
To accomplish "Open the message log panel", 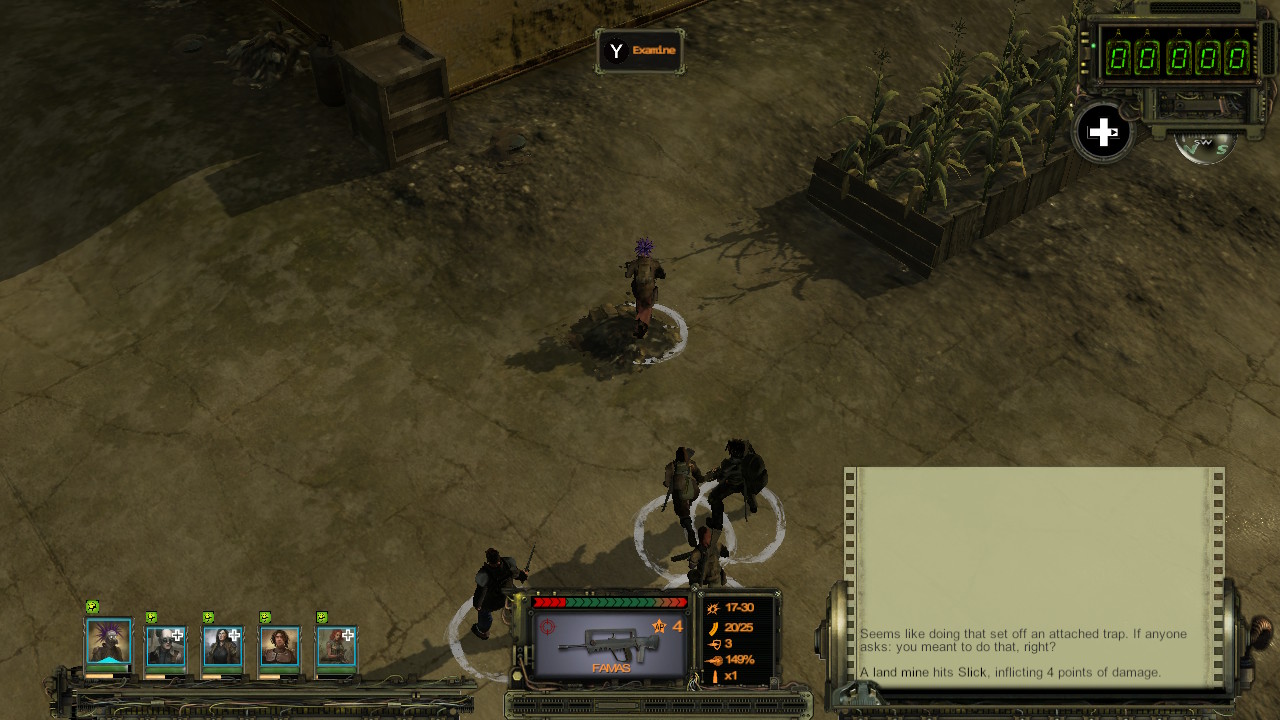I will (1034, 576).
